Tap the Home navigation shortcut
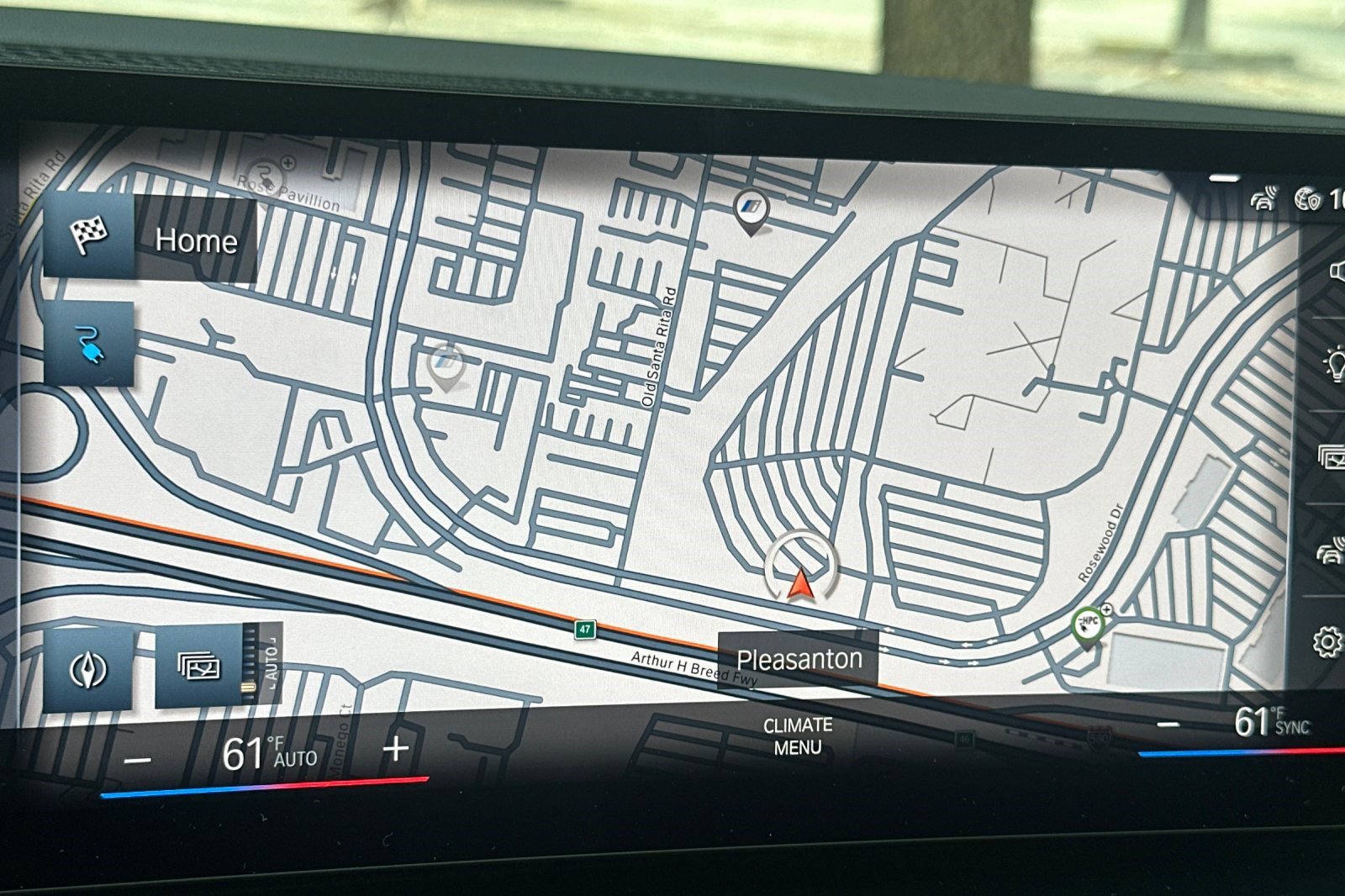1345x896 pixels. [195, 242]
